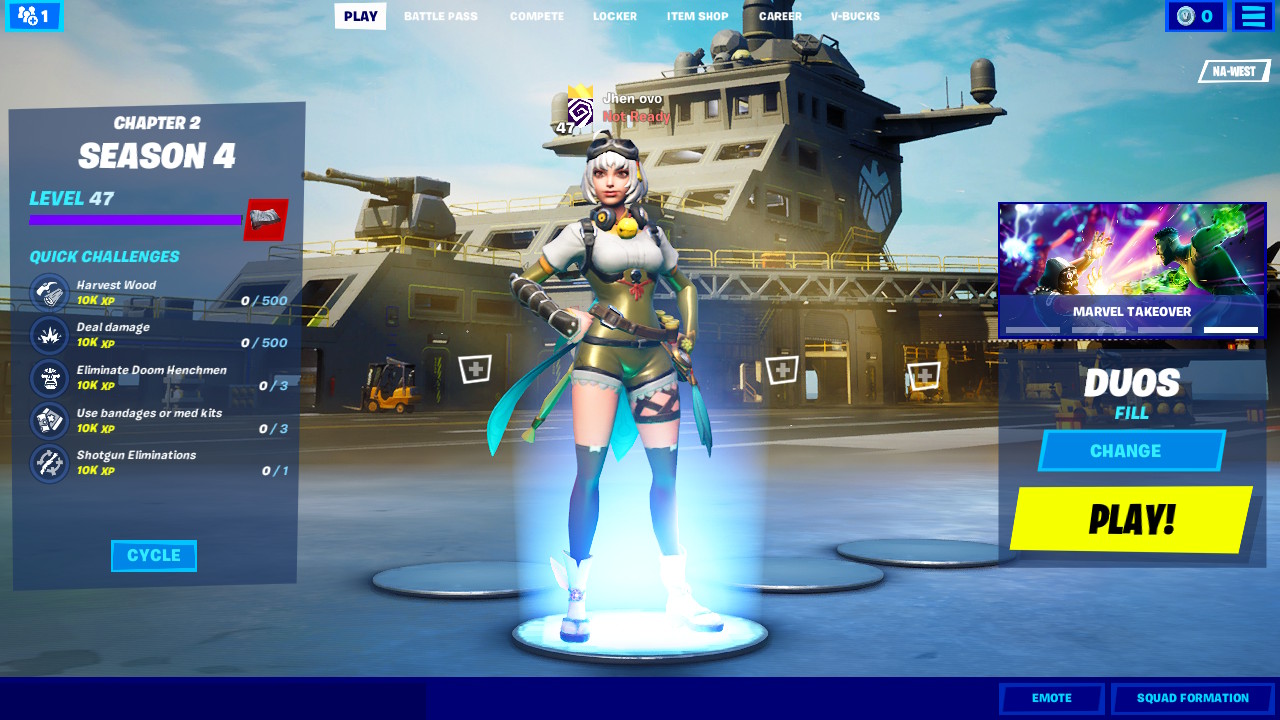Open the V-Bucks tab
Image resolution: width=1280 pixels, height=720 pixels.
coord(855,16)
